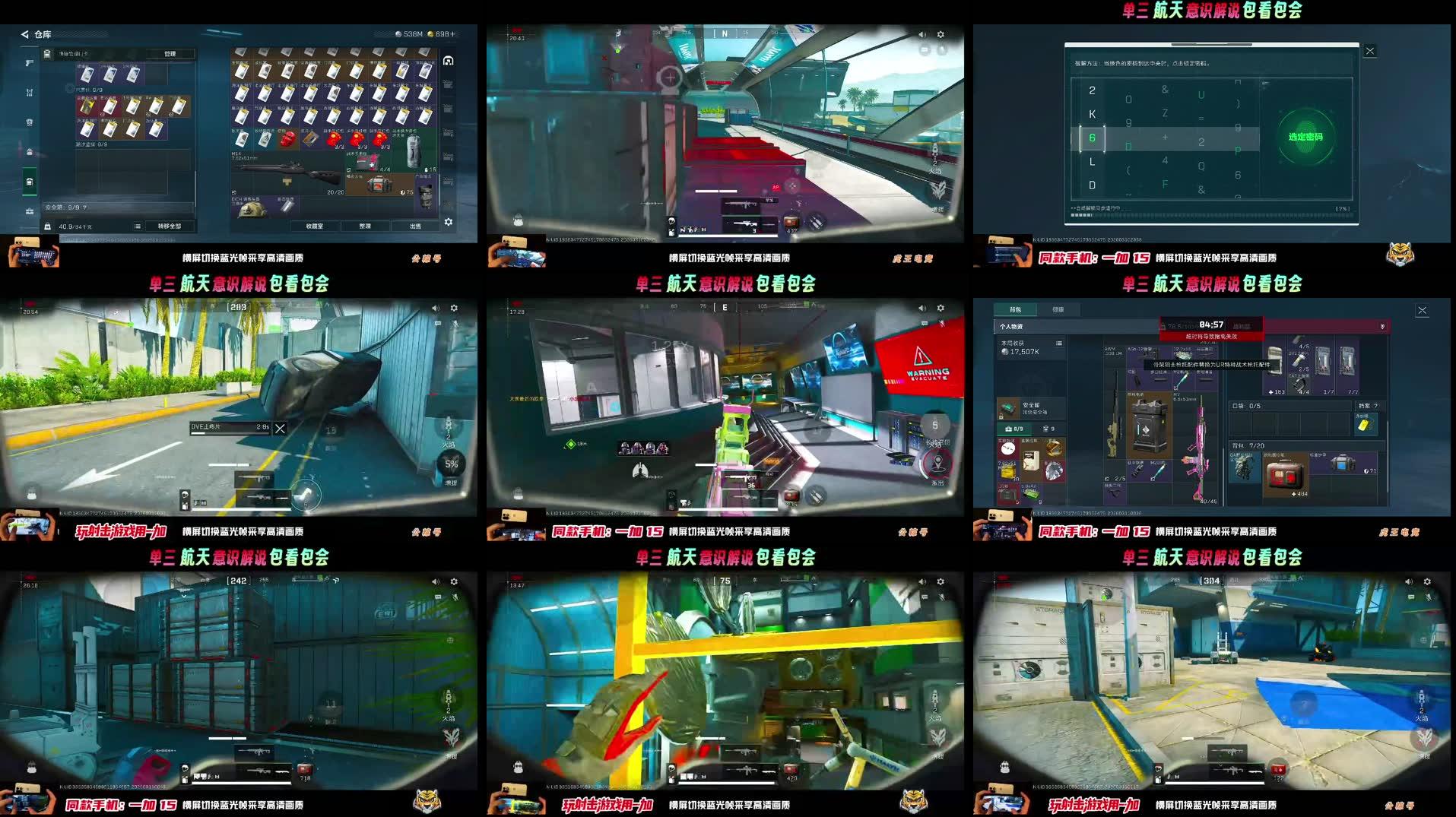Click the 转移全部 transfer button
The height and width of the screenshot is (817, 1456).
click(169, 225)
